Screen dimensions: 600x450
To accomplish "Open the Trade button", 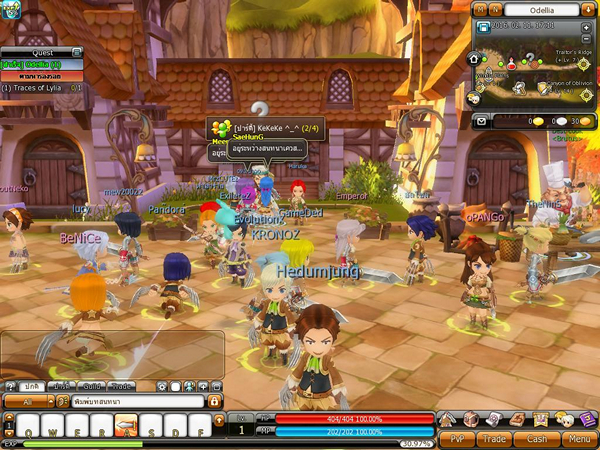I will coord(497,438).
